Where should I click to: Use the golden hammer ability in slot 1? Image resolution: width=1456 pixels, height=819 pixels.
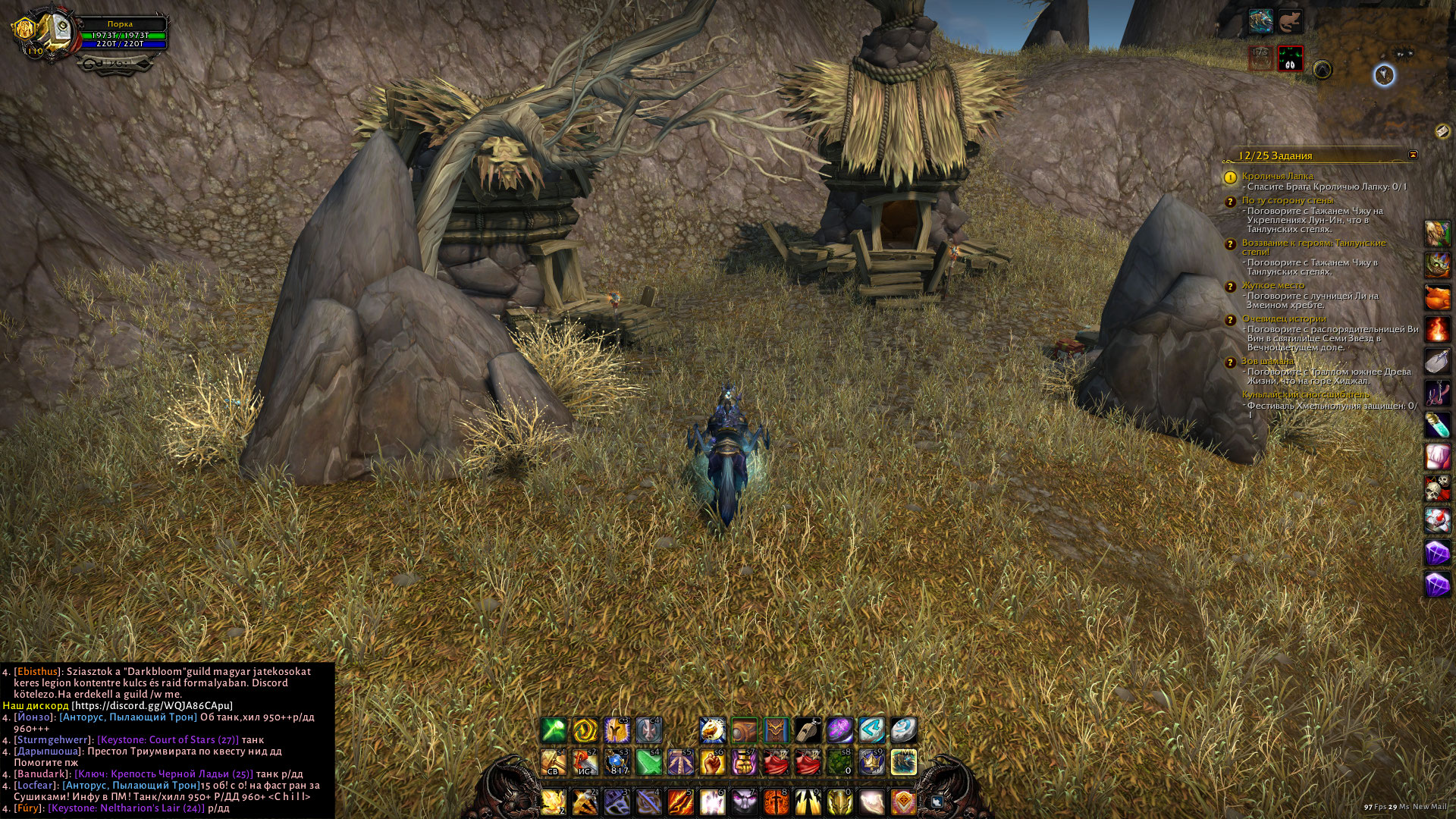[553, 762]
